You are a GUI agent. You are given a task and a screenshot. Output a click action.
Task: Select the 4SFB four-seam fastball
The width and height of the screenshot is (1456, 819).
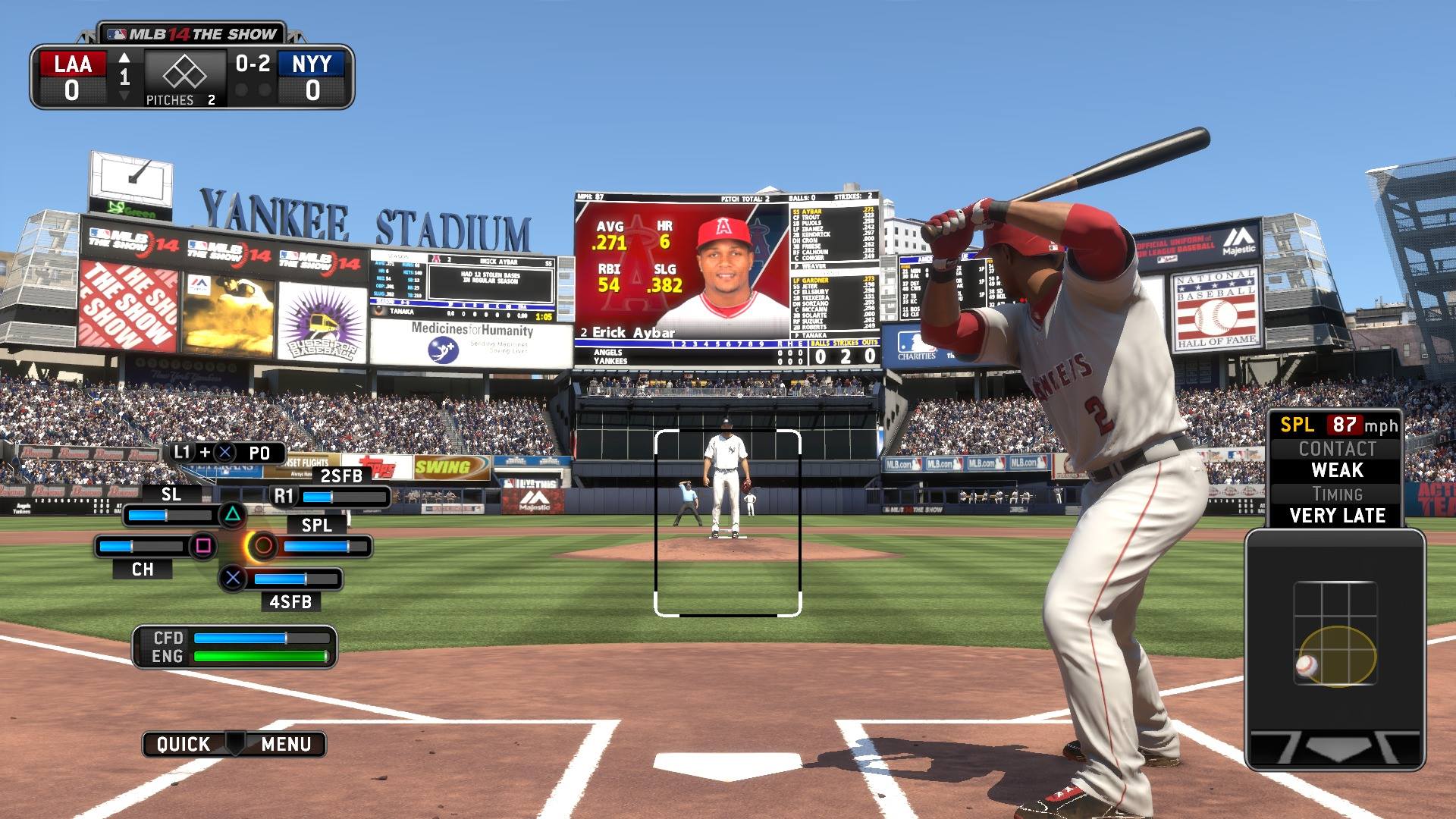point(233,579)
